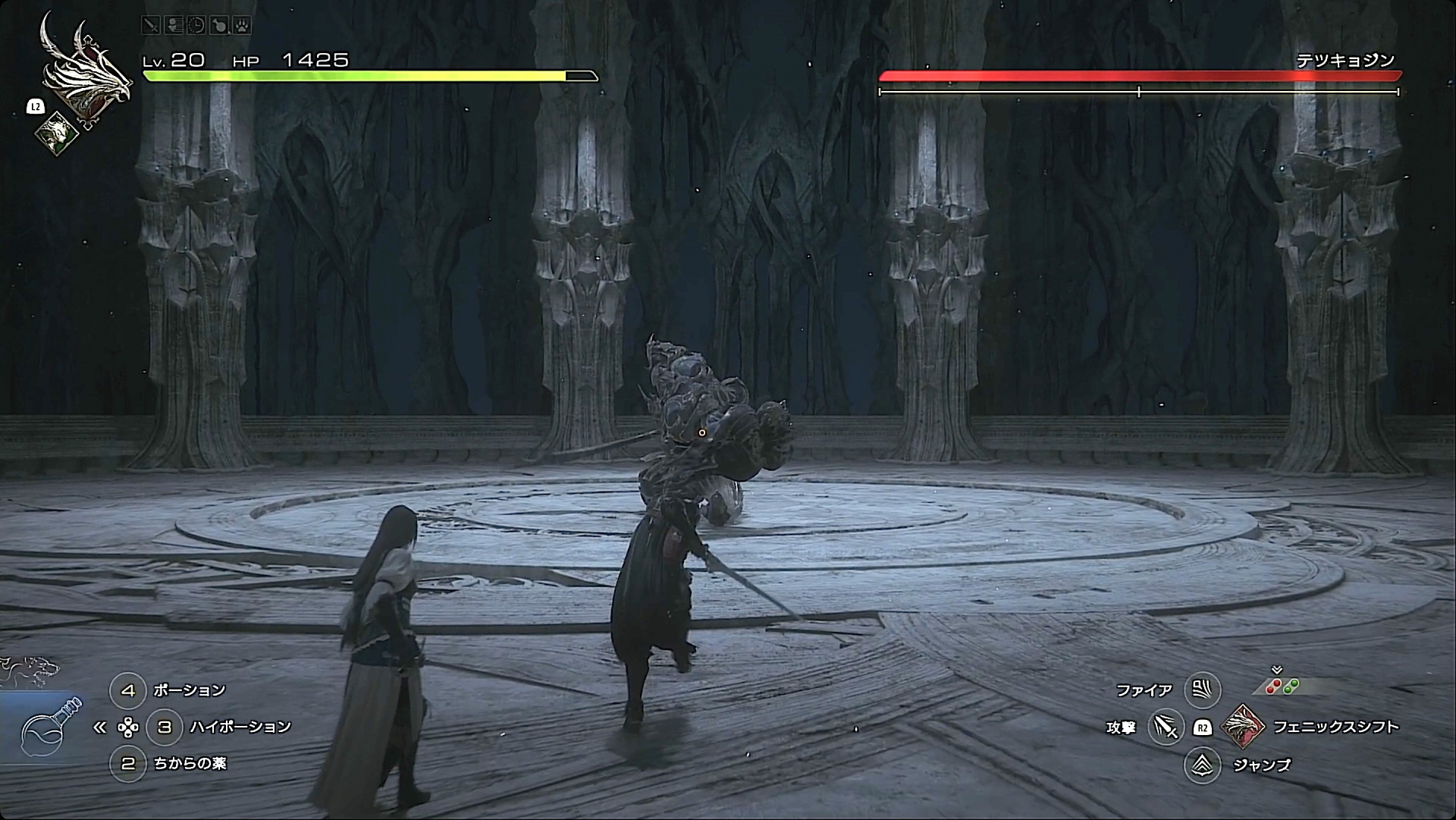Select the ポーション item shortcut
The image size is (1456, 820).
[128, 690]
